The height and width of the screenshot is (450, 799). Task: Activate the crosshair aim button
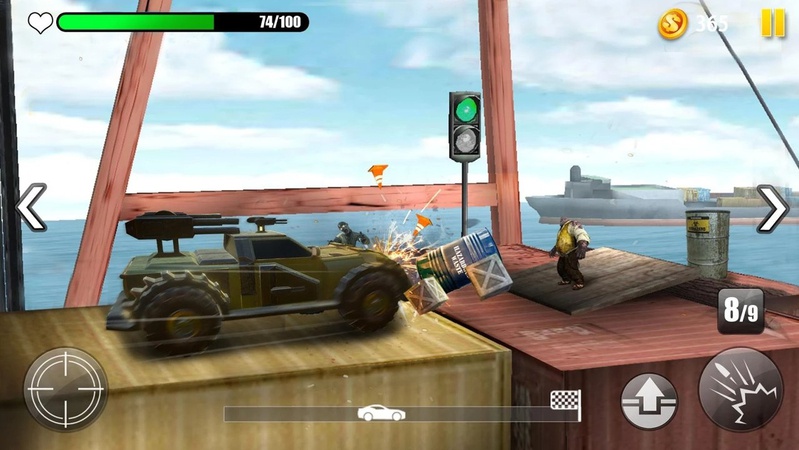click(65, 389)
